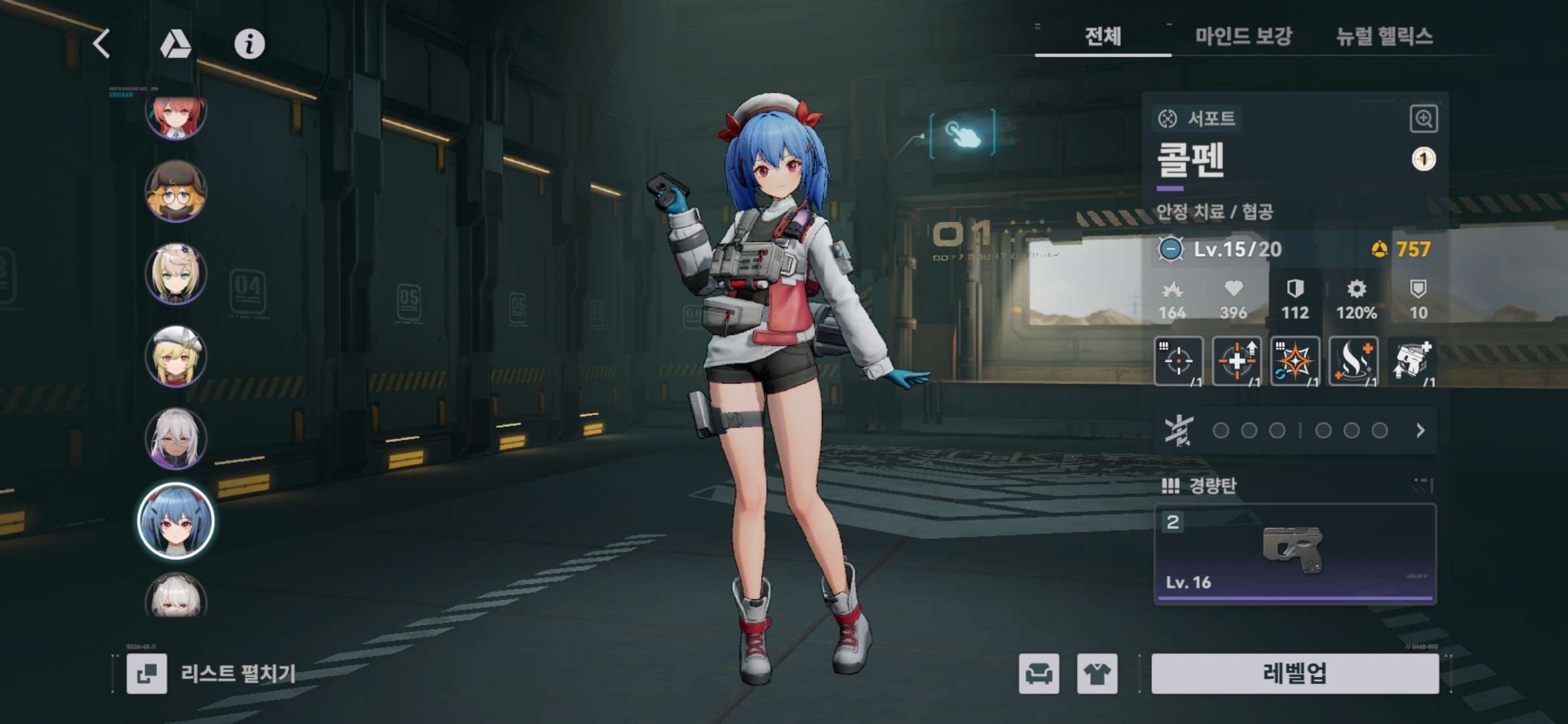The width and height of the screenshot is (1568, 724).
Task: Select the 전체 tab
Action: 1103,36
